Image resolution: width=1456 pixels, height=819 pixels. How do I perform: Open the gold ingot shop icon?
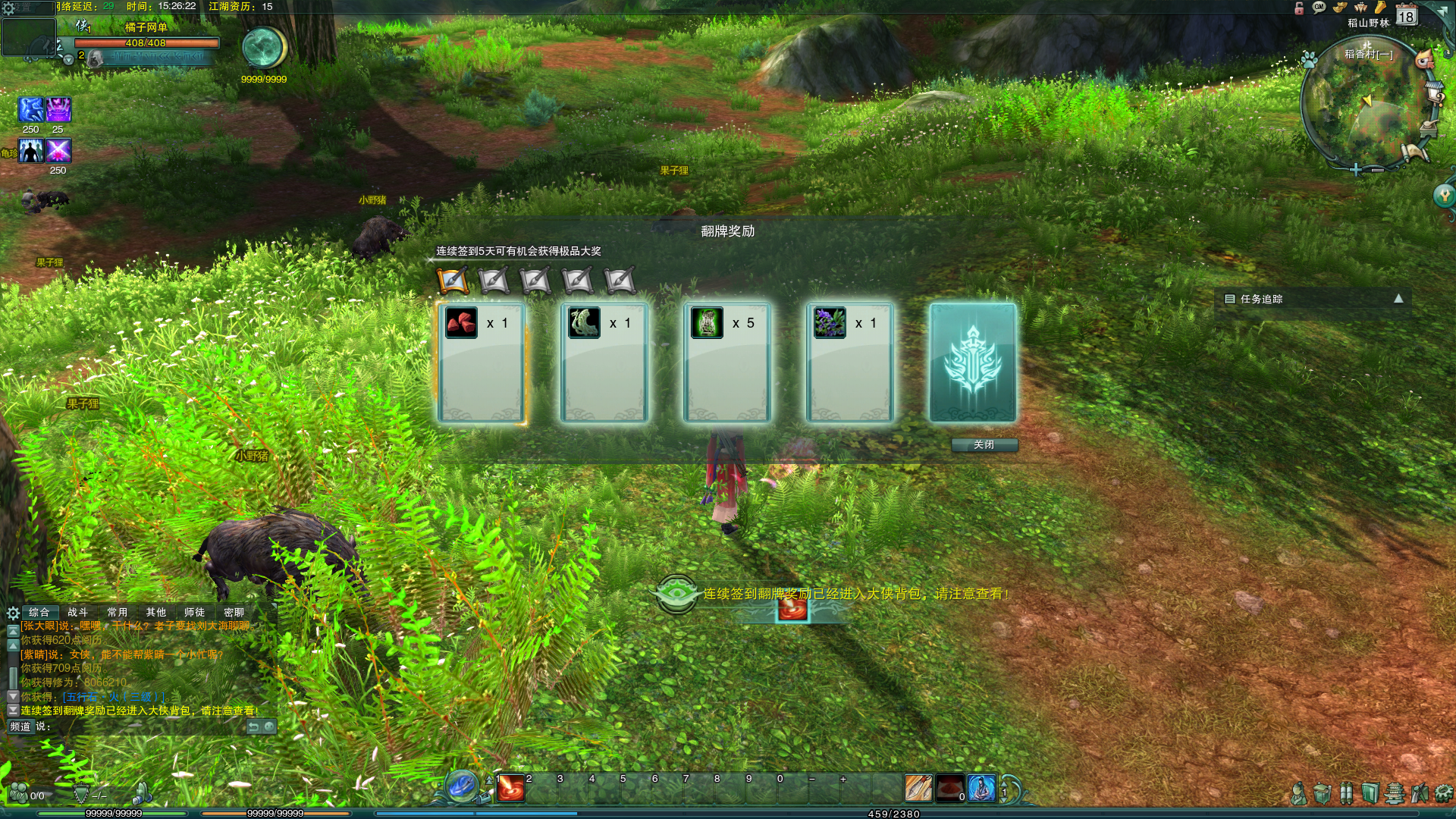pyautogui.click(x=1340, y=8)
